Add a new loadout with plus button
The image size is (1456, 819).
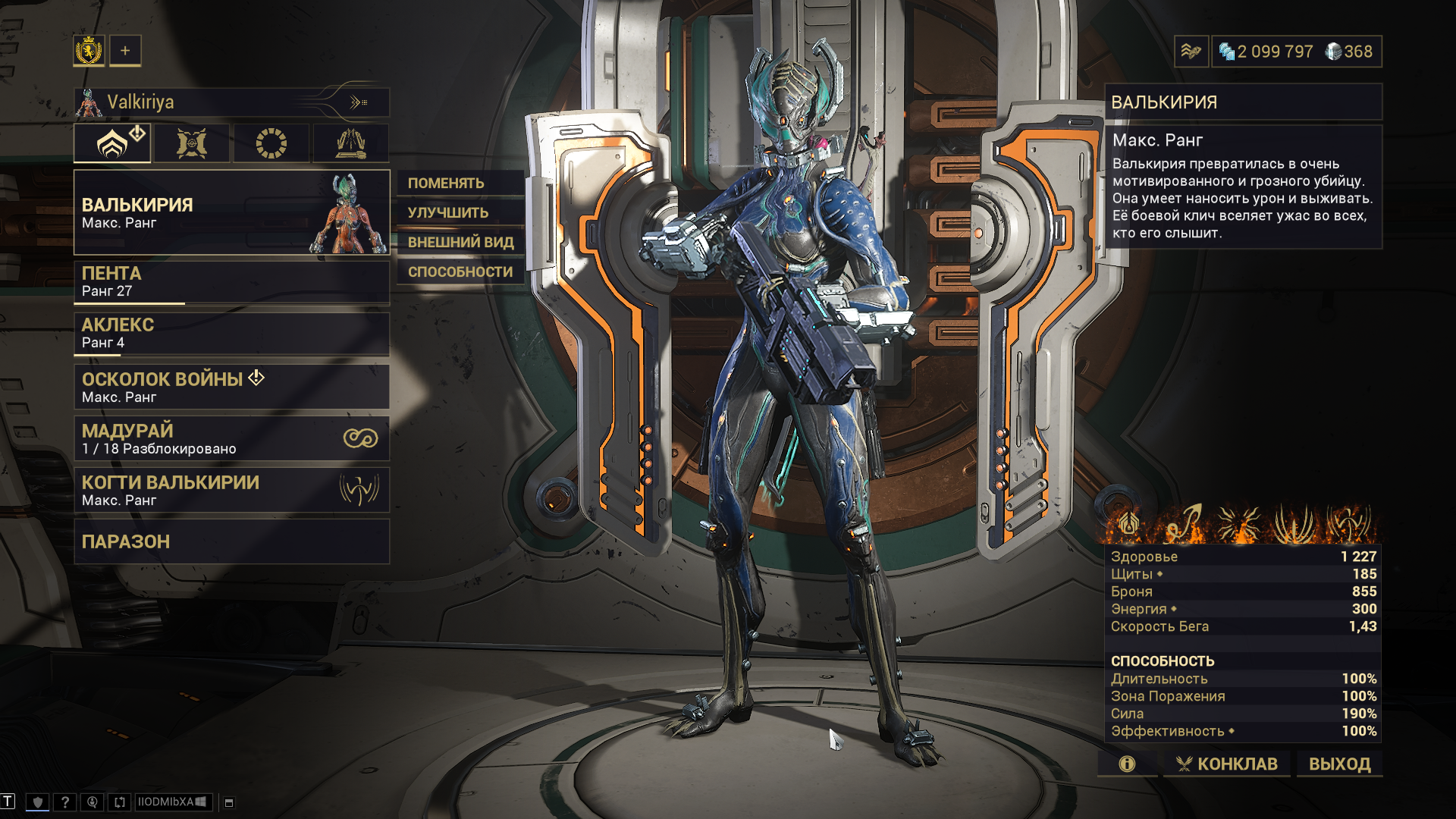[125, 51]
